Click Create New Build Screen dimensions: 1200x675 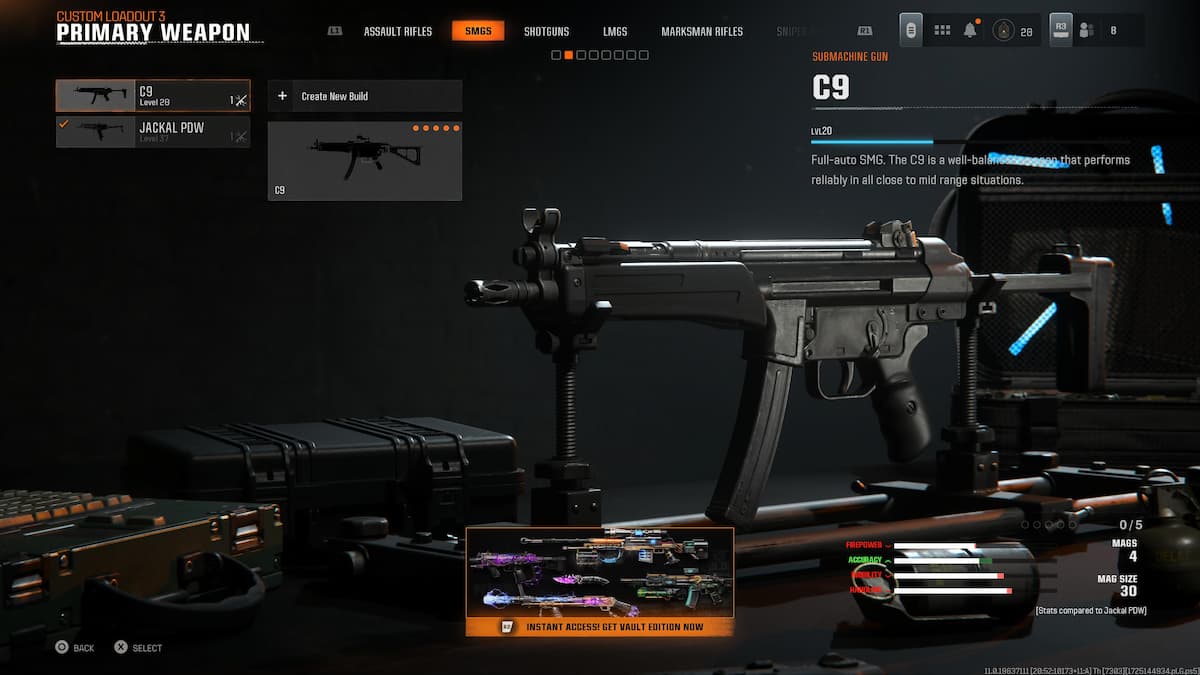tap(365, 96)
